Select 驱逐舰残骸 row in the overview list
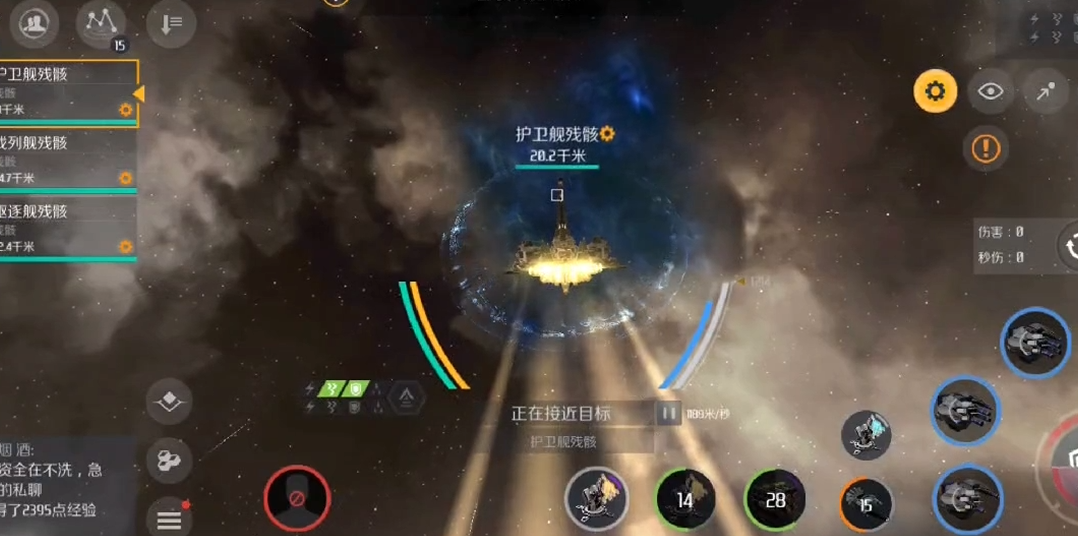This screenshot has height=536, width=1078. (x=65, y=228)
